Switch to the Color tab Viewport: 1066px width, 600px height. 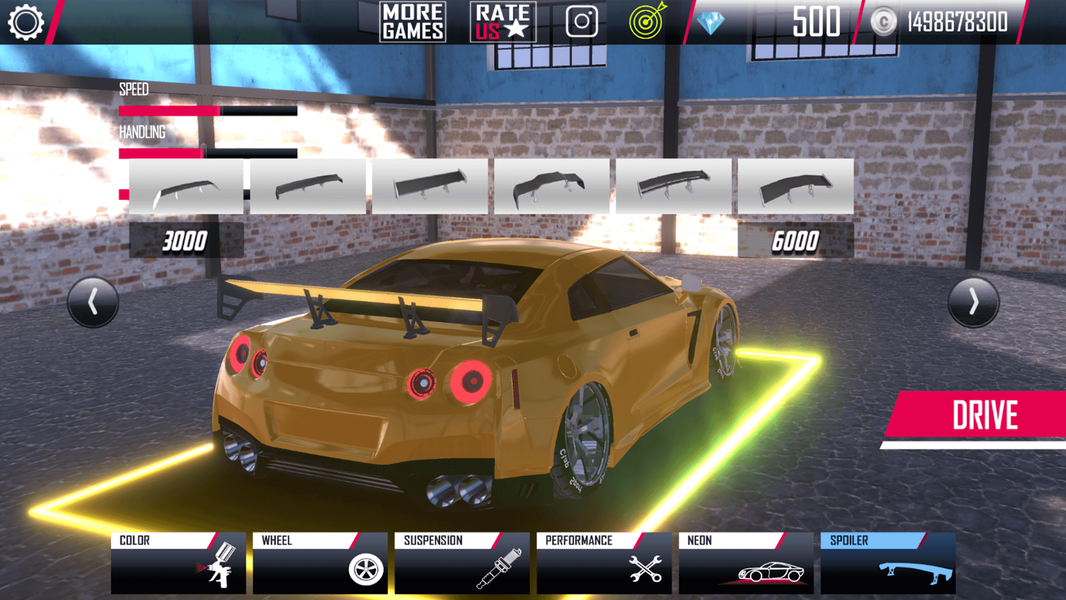[x=178, y=563]
